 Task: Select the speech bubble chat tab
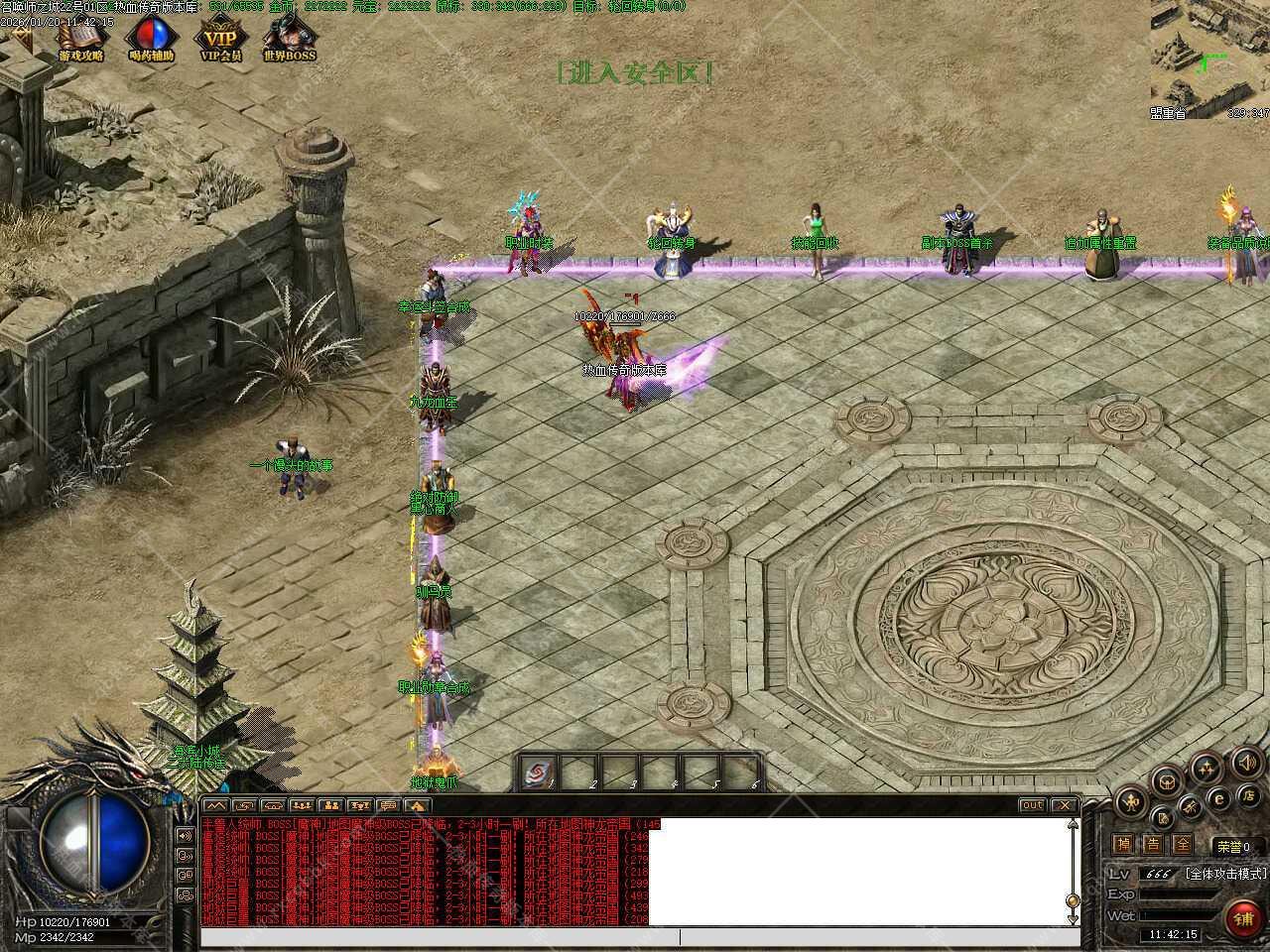coord(388,805)
